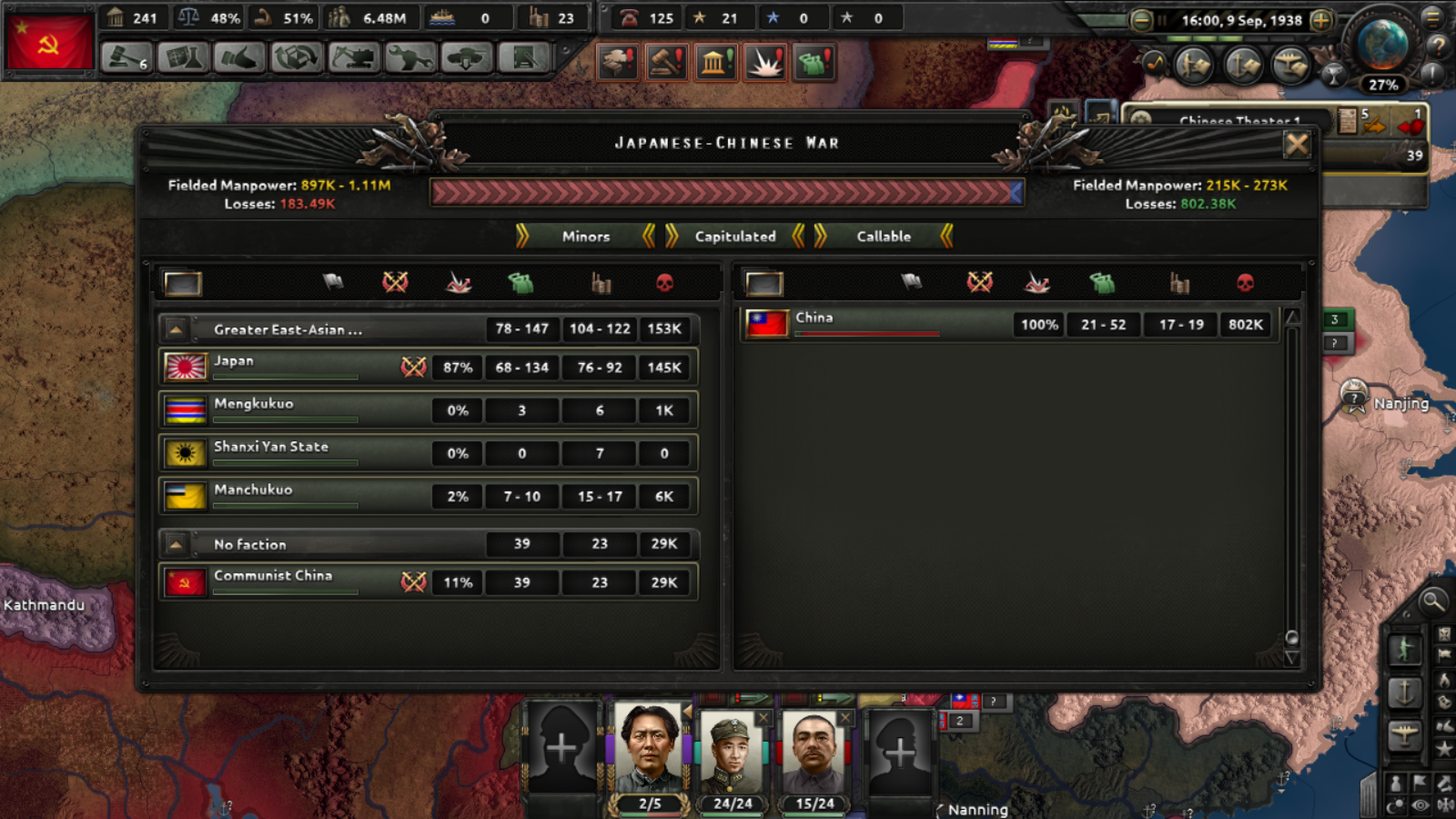The height and width of the screenshot is (819, 1456).
Task: Collapse the No faction group
Action: point(175,544)
